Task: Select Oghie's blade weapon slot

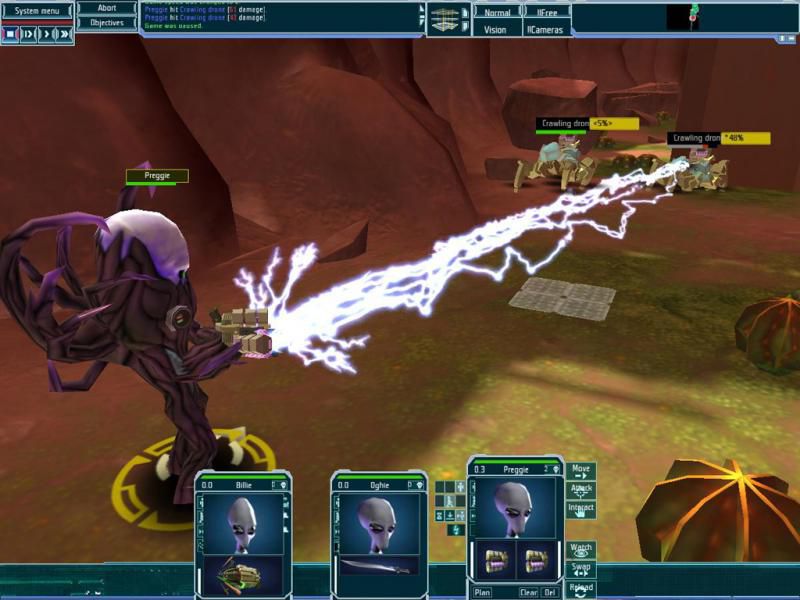Action: coord(379,567)
